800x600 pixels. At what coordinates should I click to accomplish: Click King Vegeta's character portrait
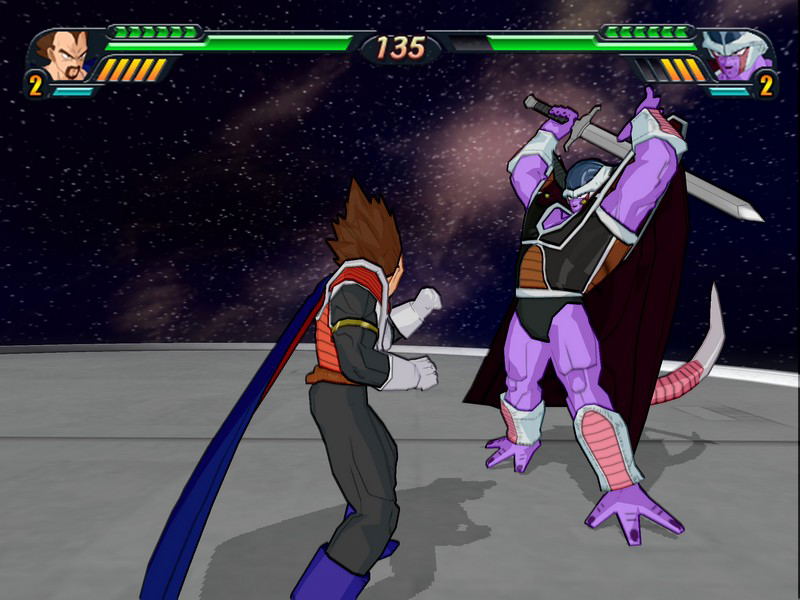tap(64, 54)
